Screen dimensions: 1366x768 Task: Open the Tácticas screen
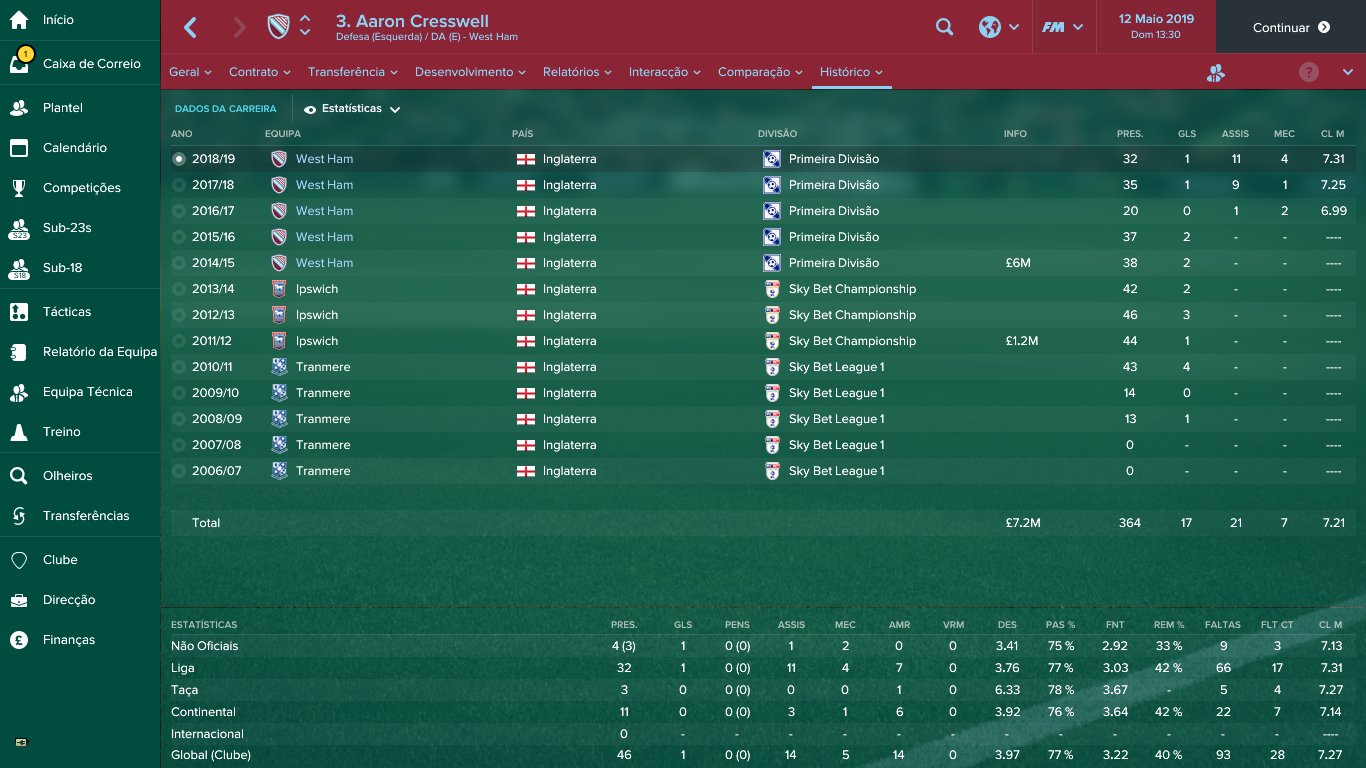tap(66, 312)
